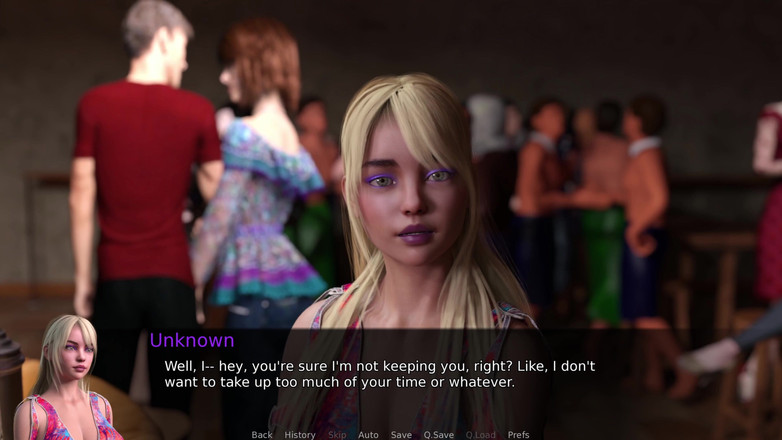
Task: Open the dialogue History log
Action: tap(299, 435)
